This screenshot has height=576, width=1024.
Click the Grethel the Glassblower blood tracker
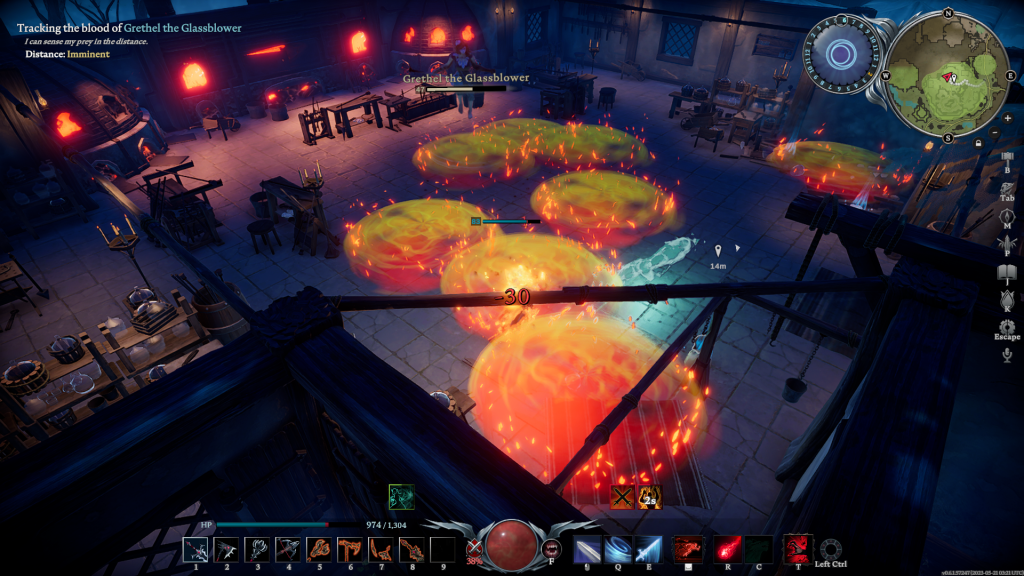tap(130, 28)
